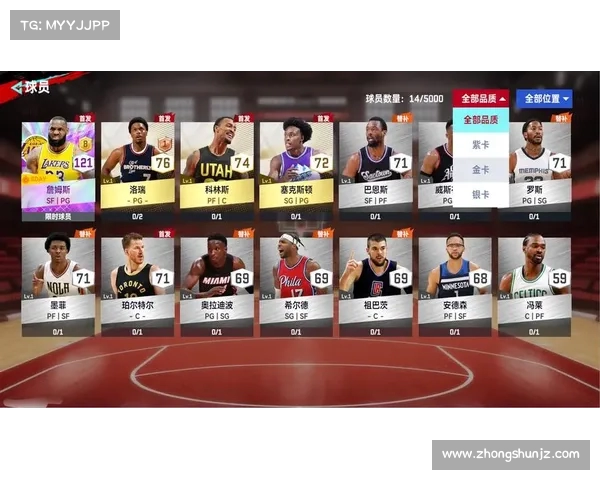Go back using the 球员 arrow

(x=17, y=88)
